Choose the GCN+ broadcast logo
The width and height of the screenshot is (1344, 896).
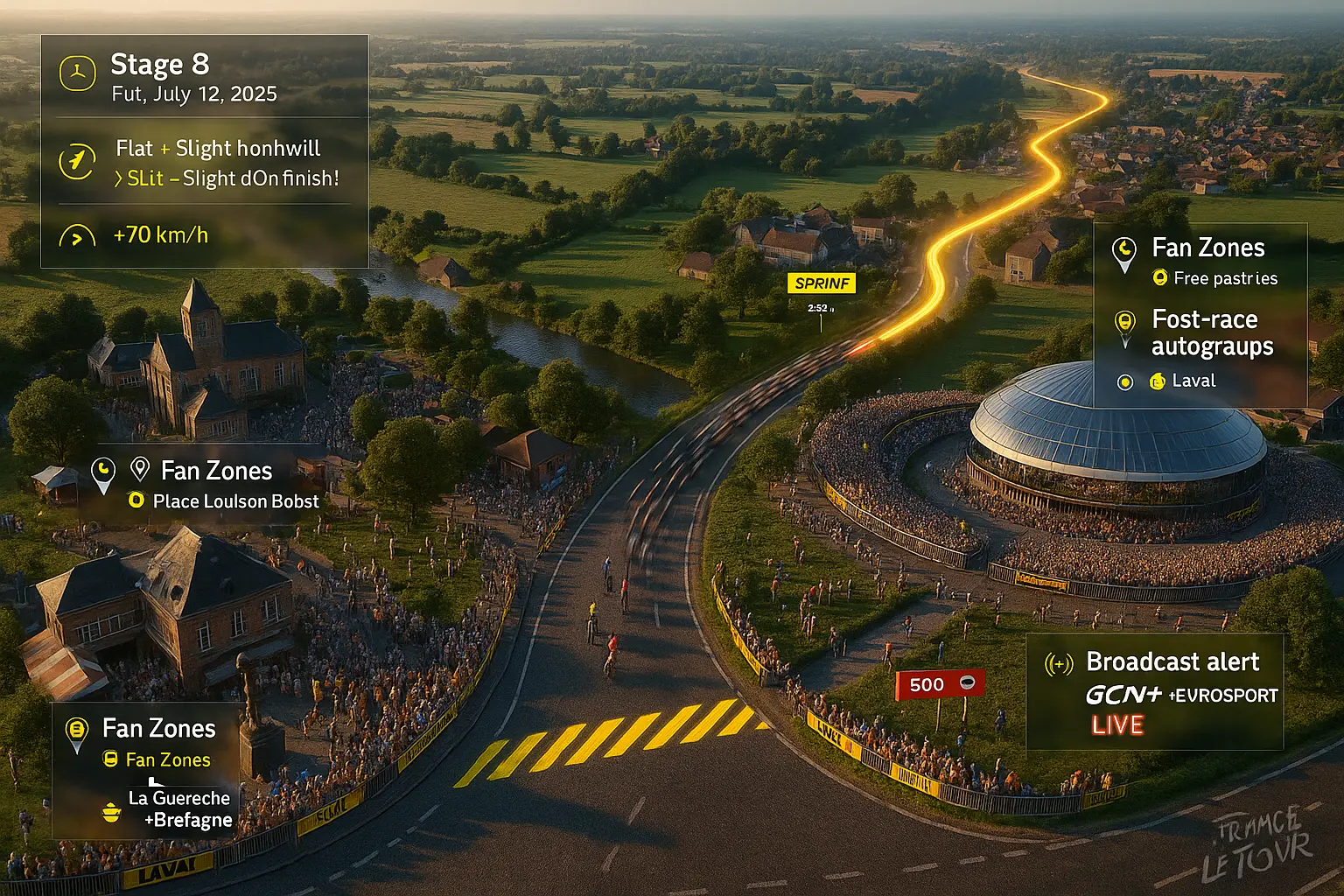(x=1123, y=695)
